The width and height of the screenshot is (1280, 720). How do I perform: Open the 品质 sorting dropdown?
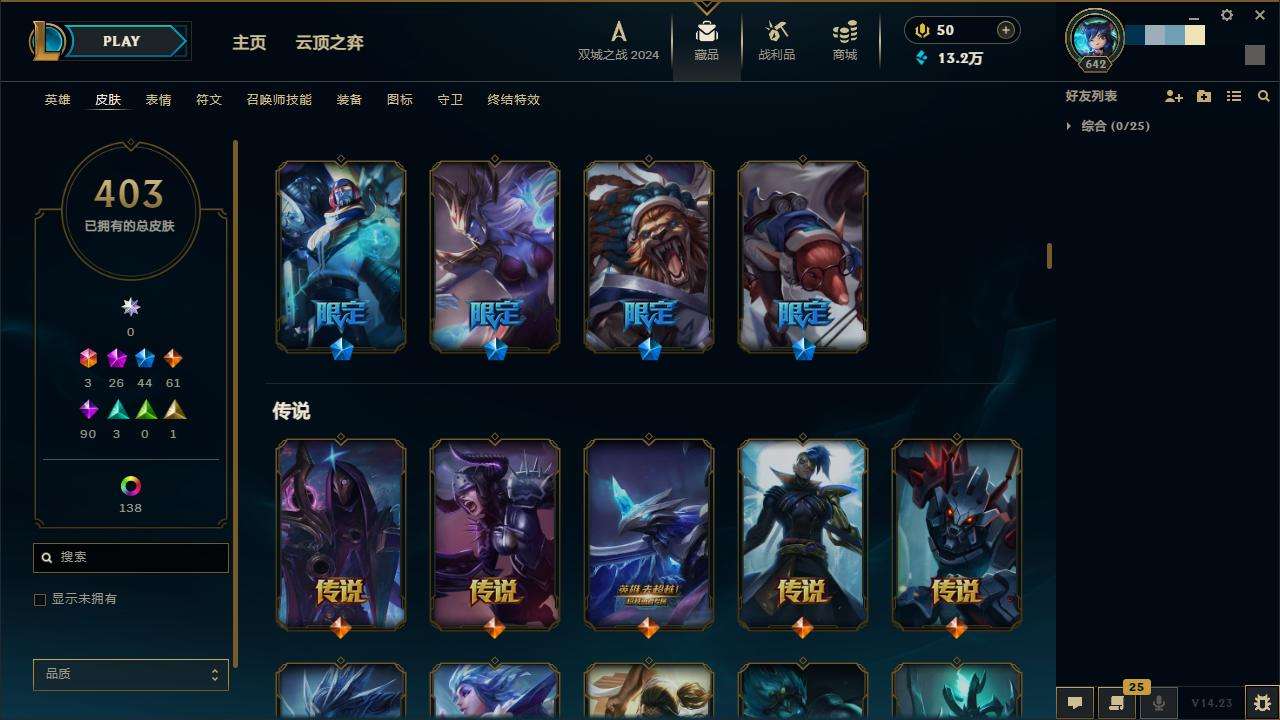[130, 675]
